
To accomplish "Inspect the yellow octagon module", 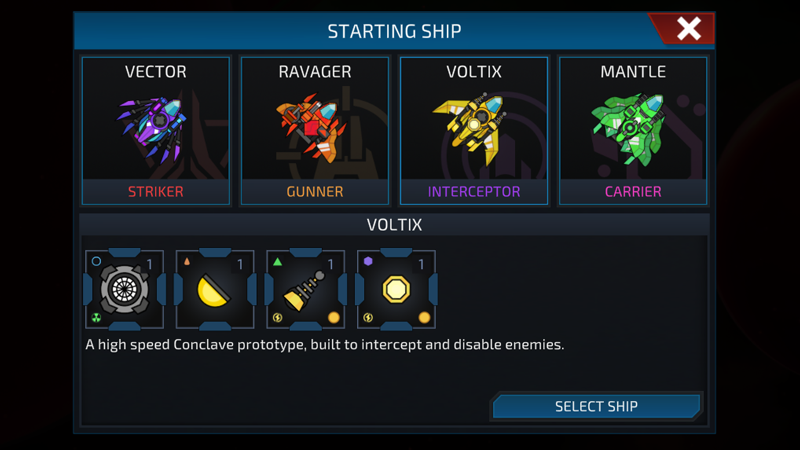I will click(396, 290).
